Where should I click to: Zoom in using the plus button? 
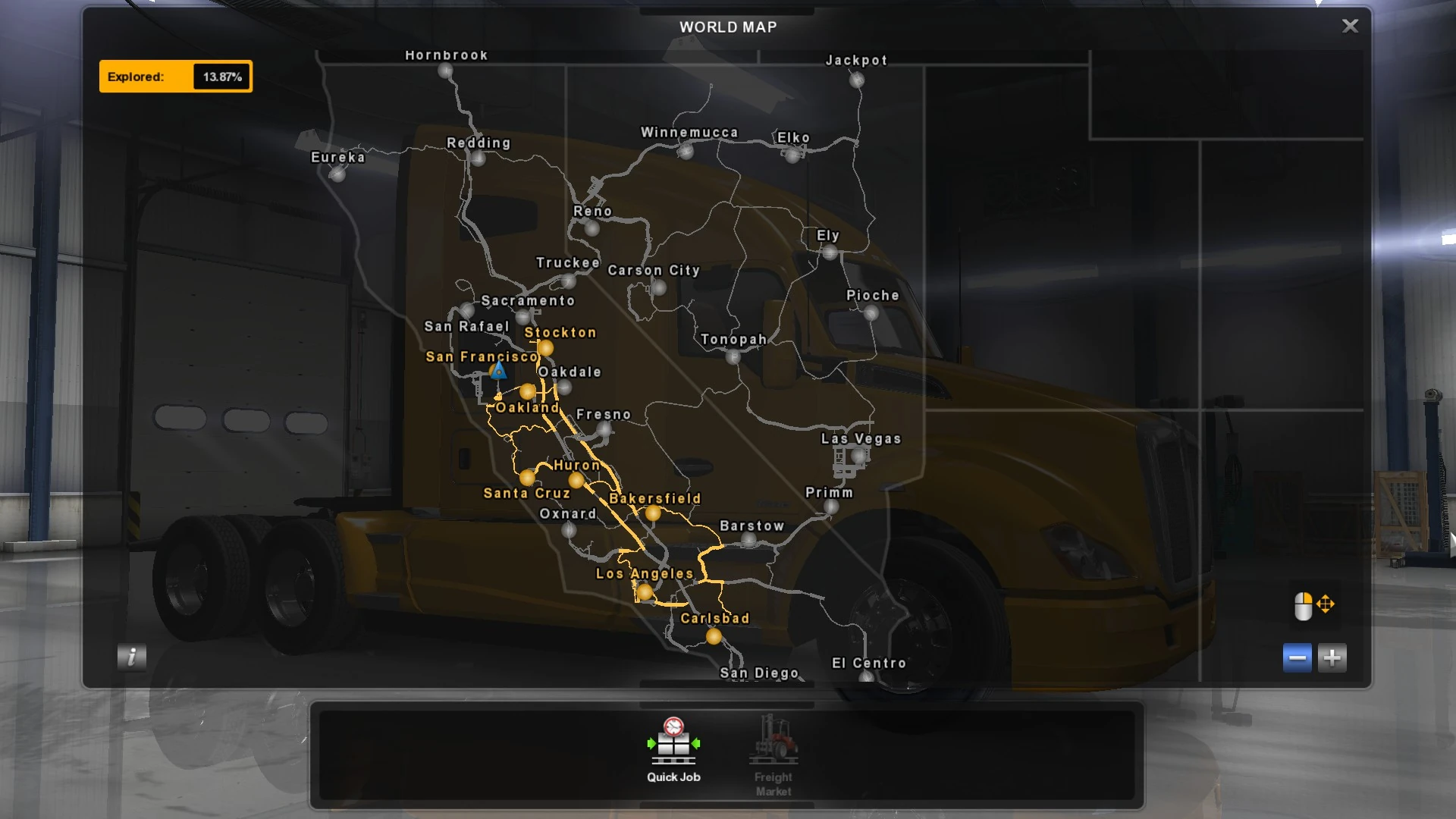1333,657
